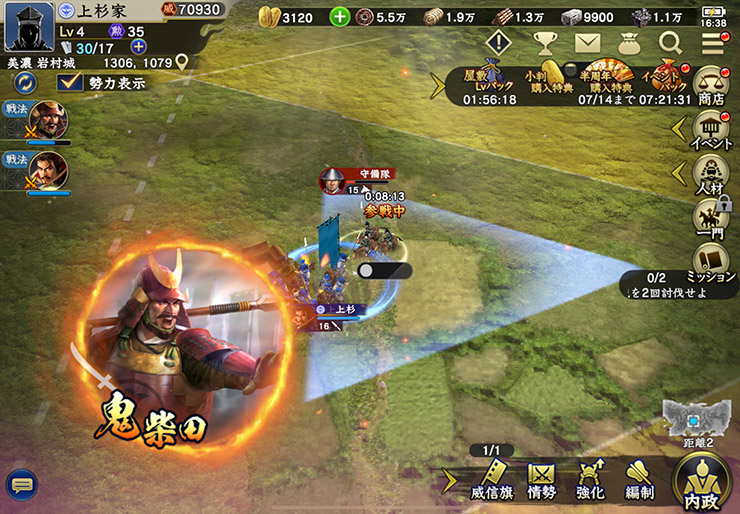The image size is (740, 514).
Task: Open the 商店 shop
Action: 711,86
